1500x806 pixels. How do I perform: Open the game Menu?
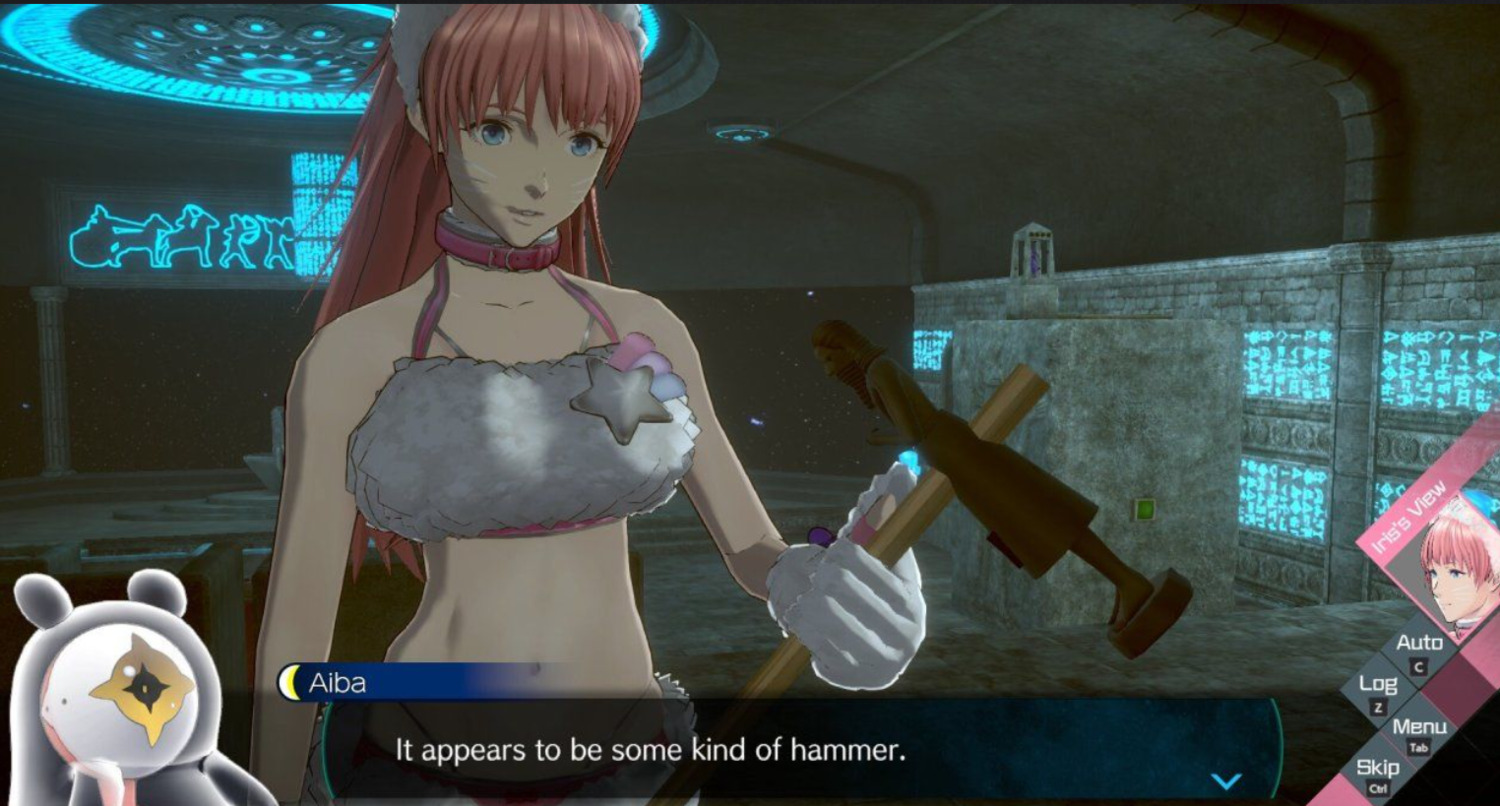pos(1419,729)
